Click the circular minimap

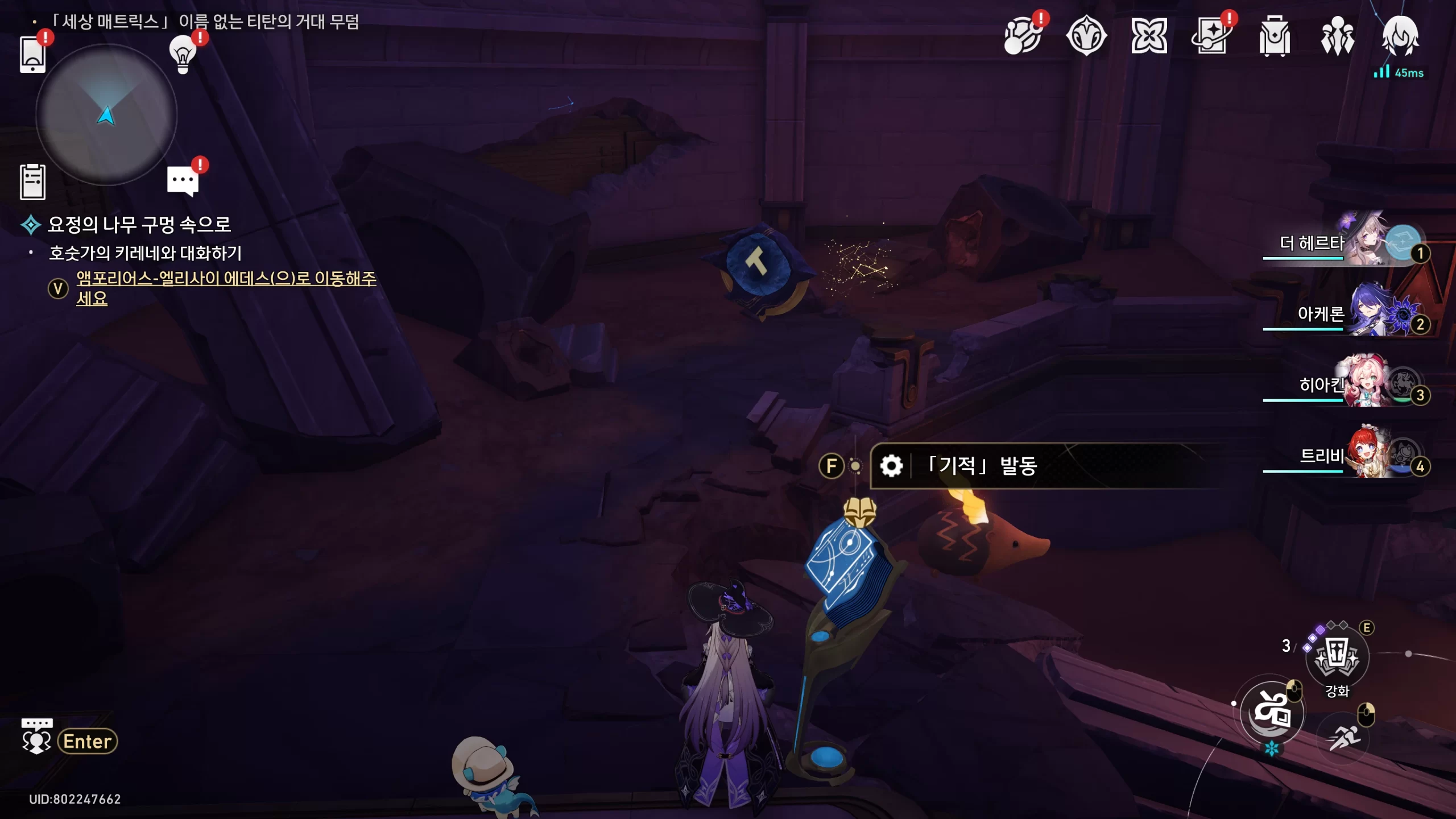tap(106, 115)
